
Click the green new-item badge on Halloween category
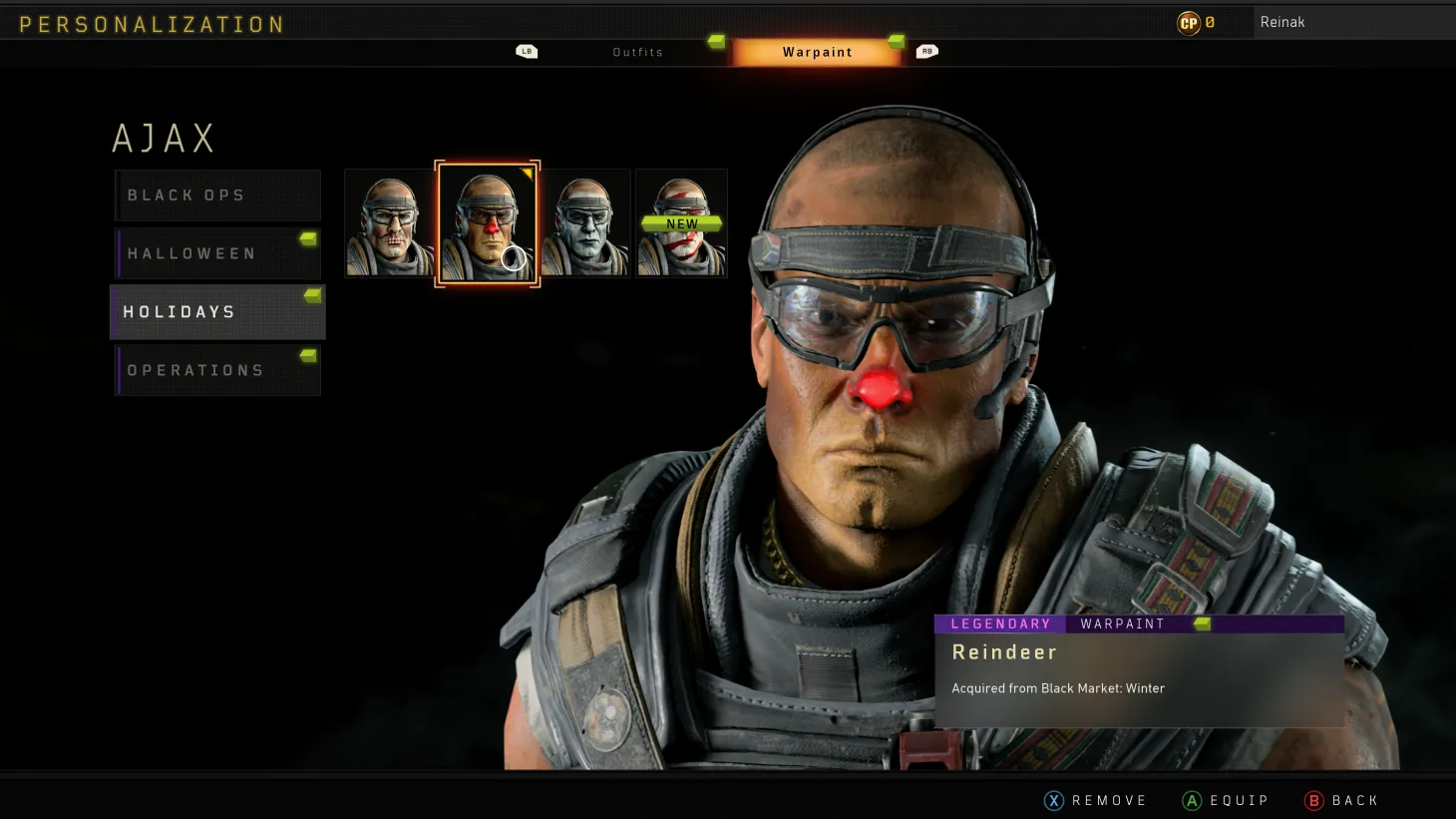pos(308,239)
